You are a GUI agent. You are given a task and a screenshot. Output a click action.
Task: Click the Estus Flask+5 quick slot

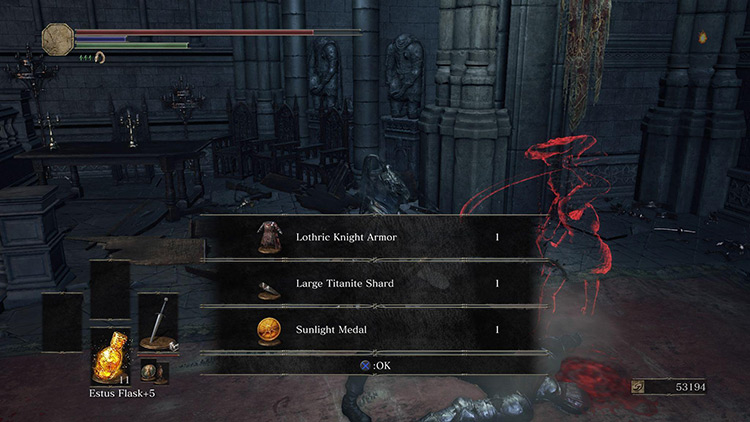(109, 356)
